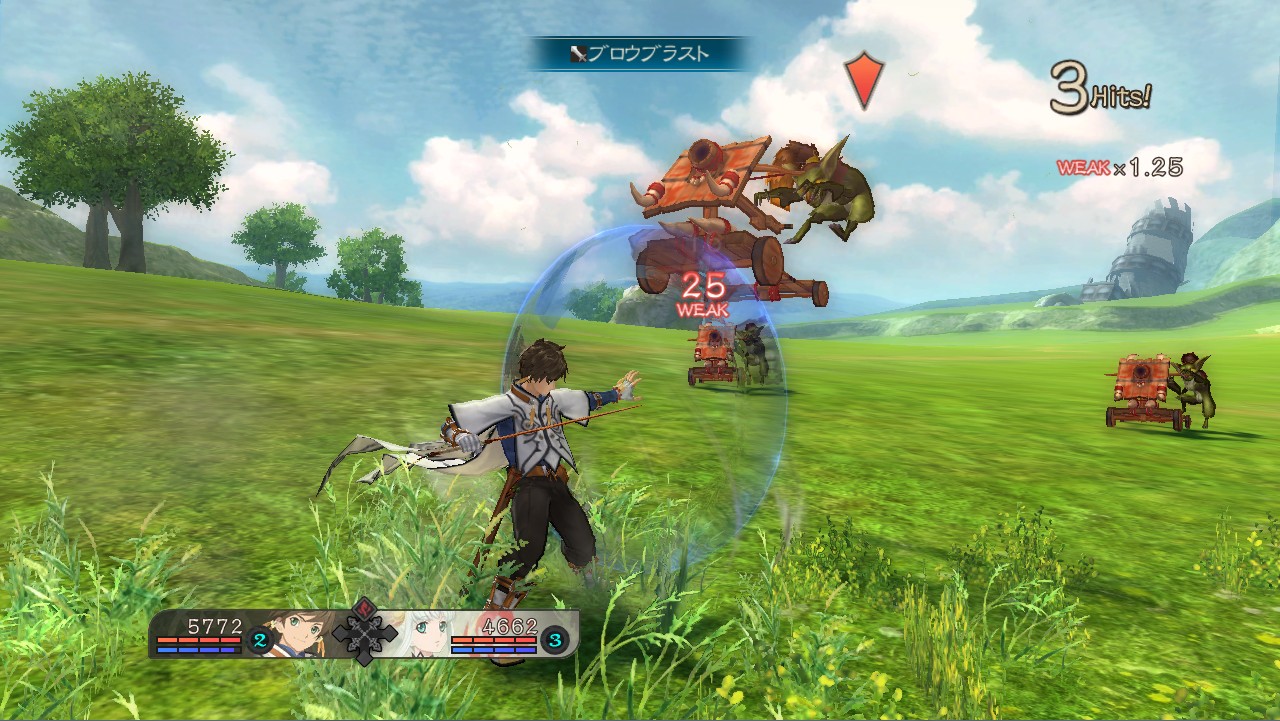Click the number 3 badge beside 4662 HP
The width and height of the screenshot is (1280, 721).
pyautogui.click(x=554, y=638)
